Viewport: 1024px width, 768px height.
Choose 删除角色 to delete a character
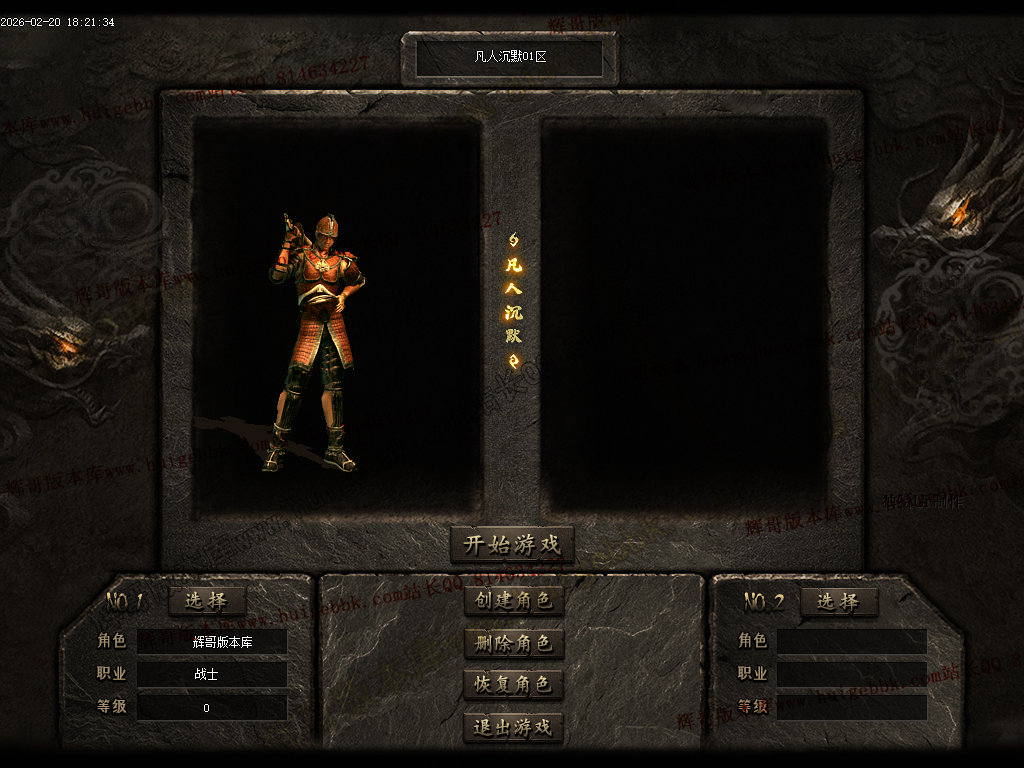coord(514,643)
